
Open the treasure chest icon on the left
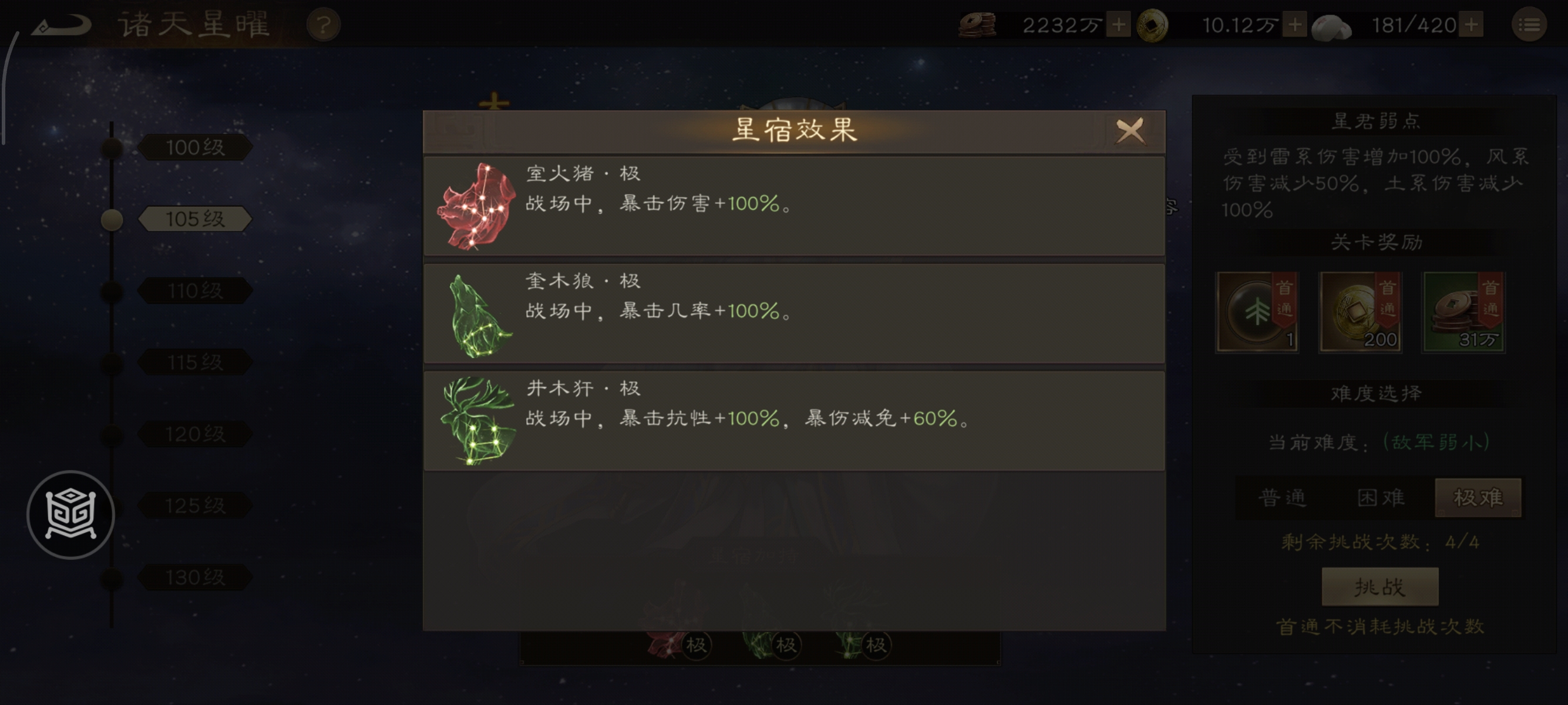(72, 515)
